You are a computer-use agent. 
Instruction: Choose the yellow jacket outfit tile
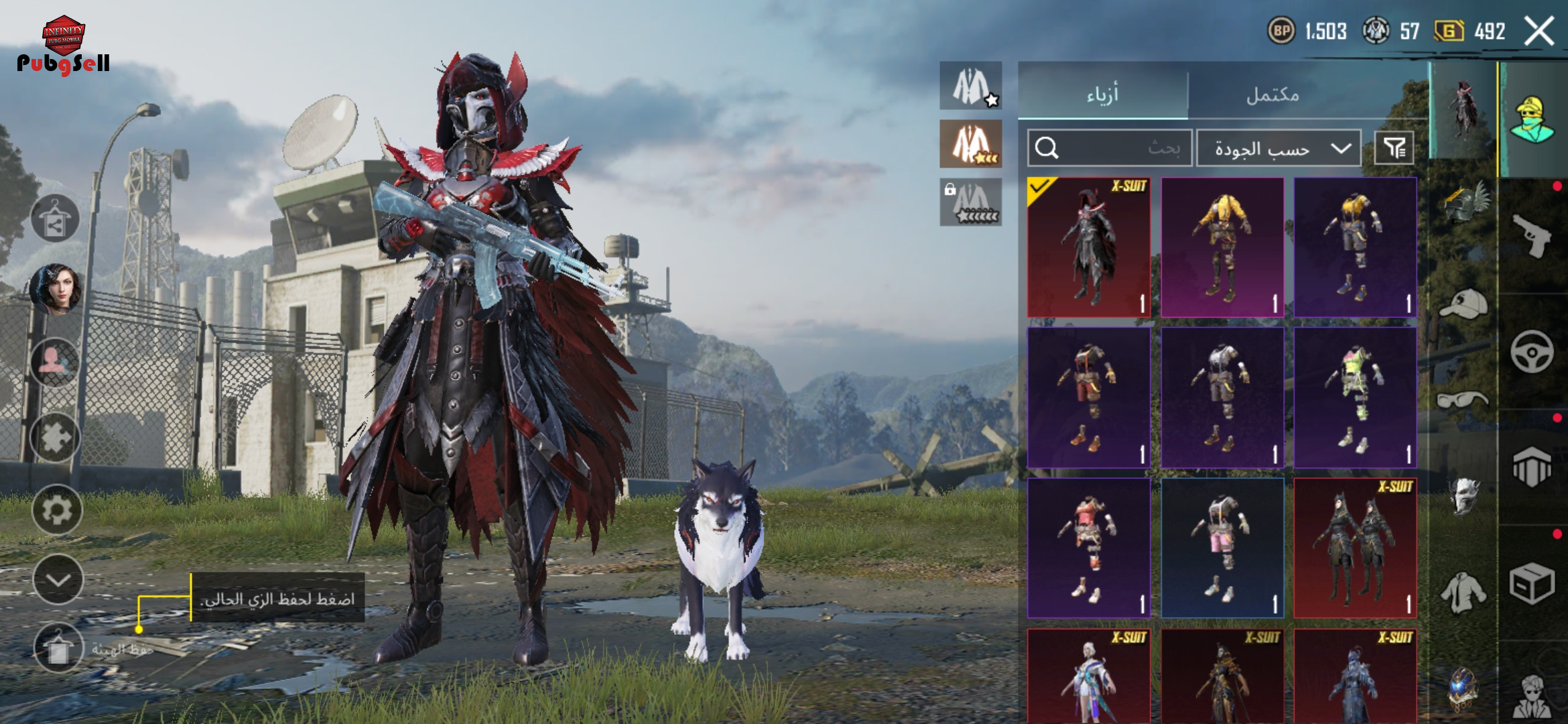1222,247
